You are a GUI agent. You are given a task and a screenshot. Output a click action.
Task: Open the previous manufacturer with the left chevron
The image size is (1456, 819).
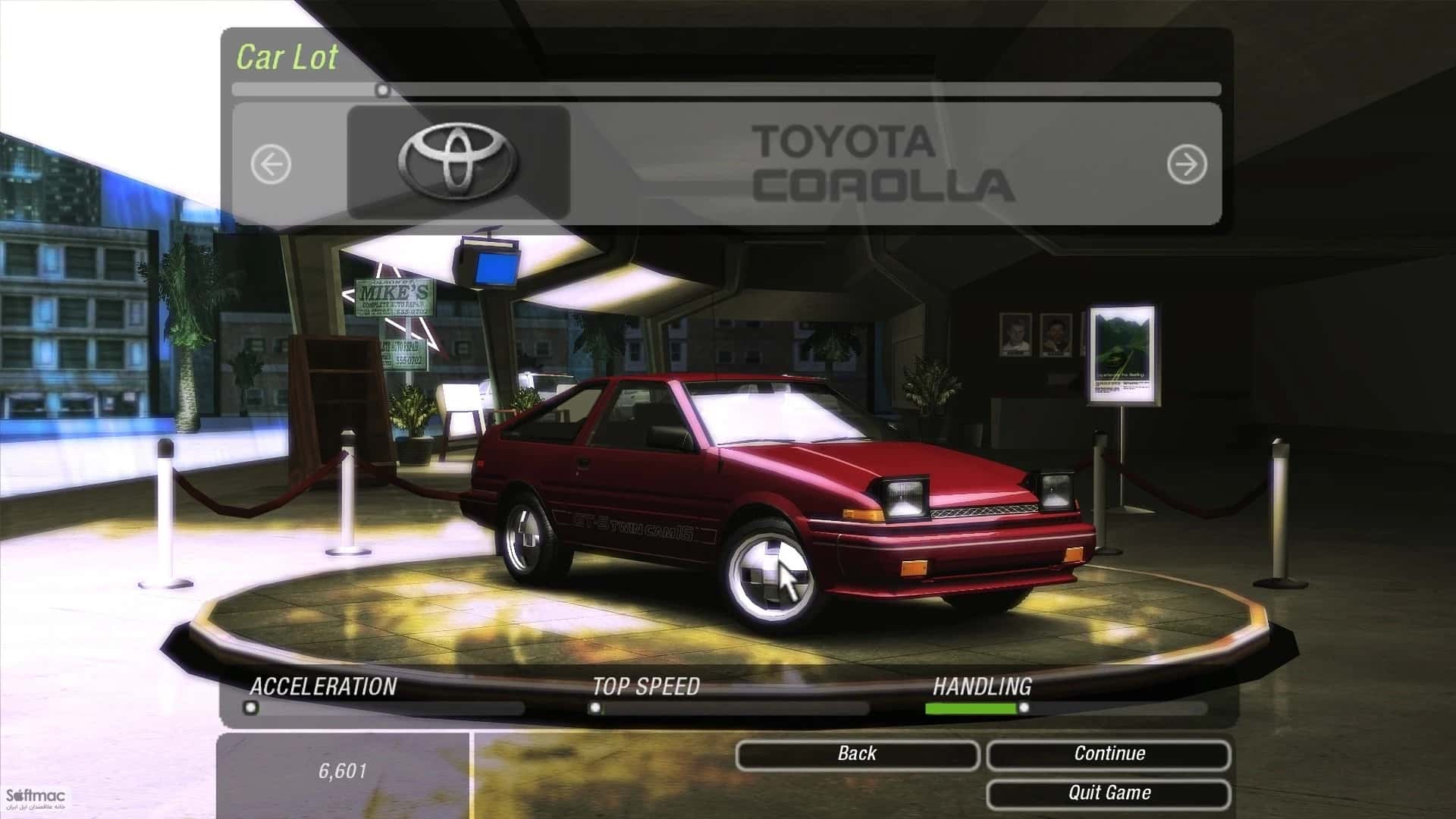[271, 163]
